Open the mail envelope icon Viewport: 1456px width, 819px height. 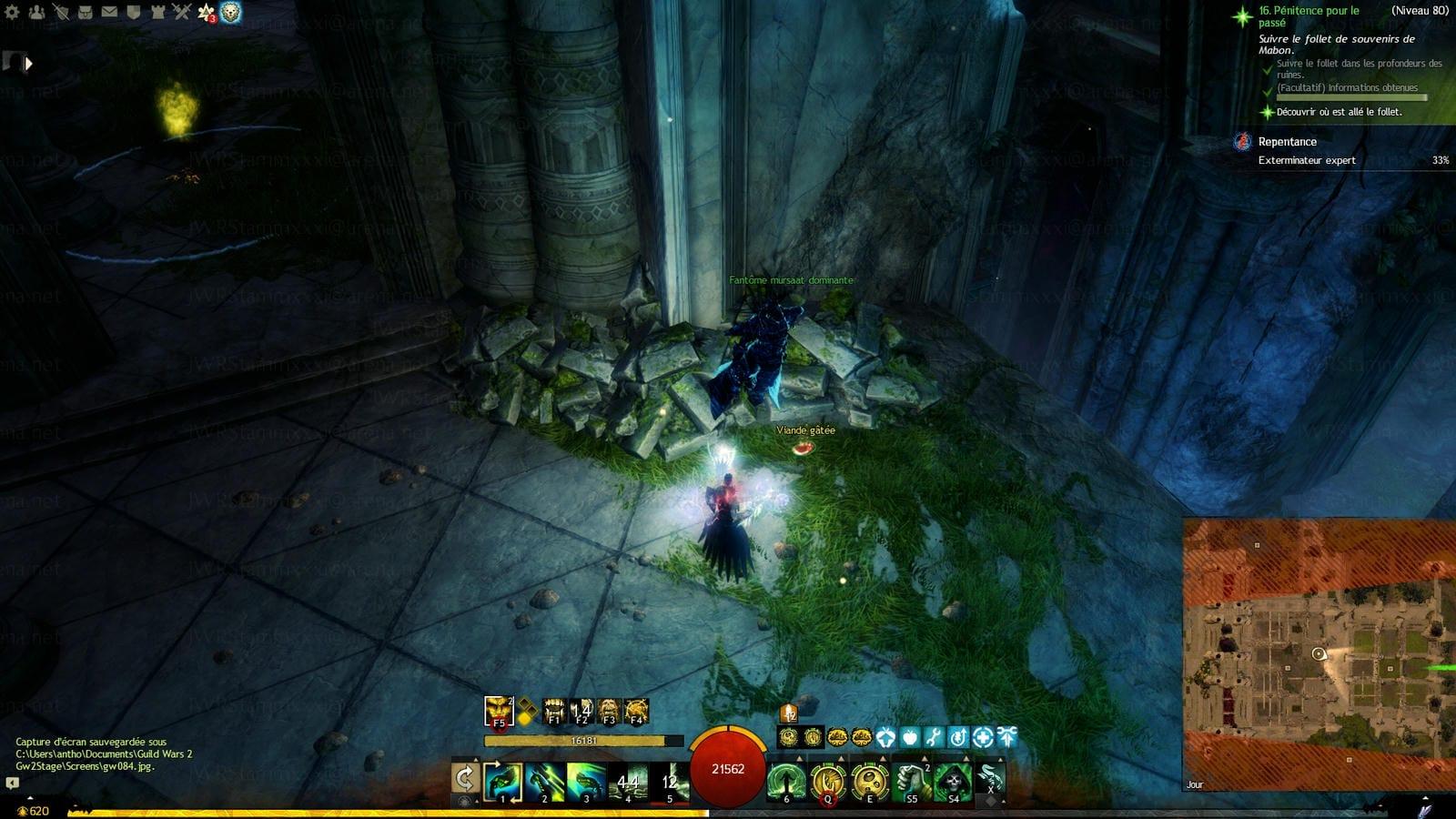[x=109, y=13]
